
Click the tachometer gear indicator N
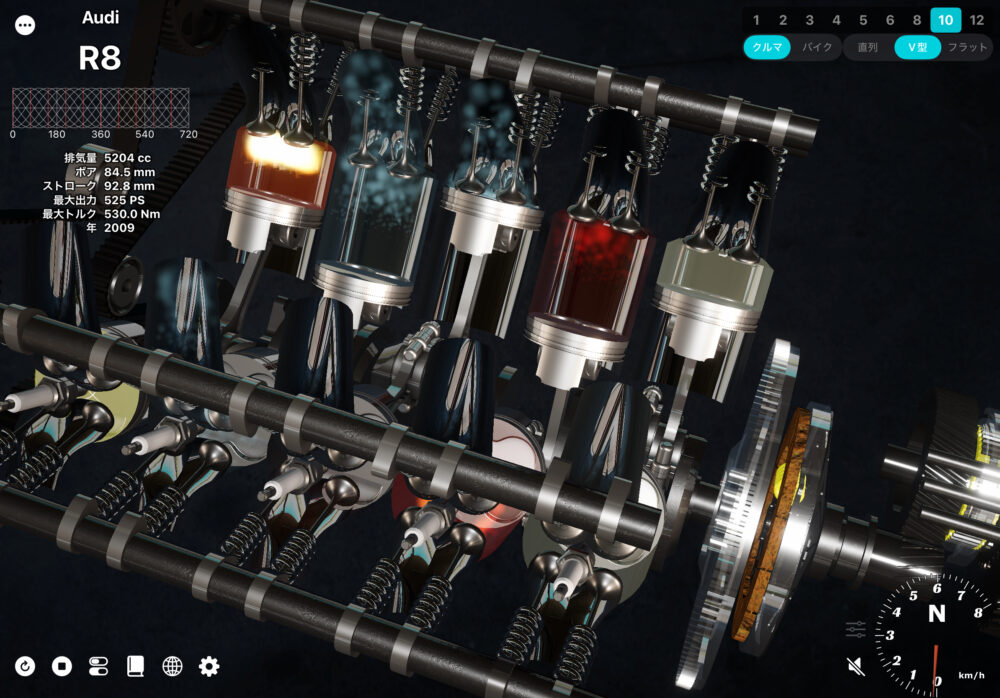click(937, 614)
